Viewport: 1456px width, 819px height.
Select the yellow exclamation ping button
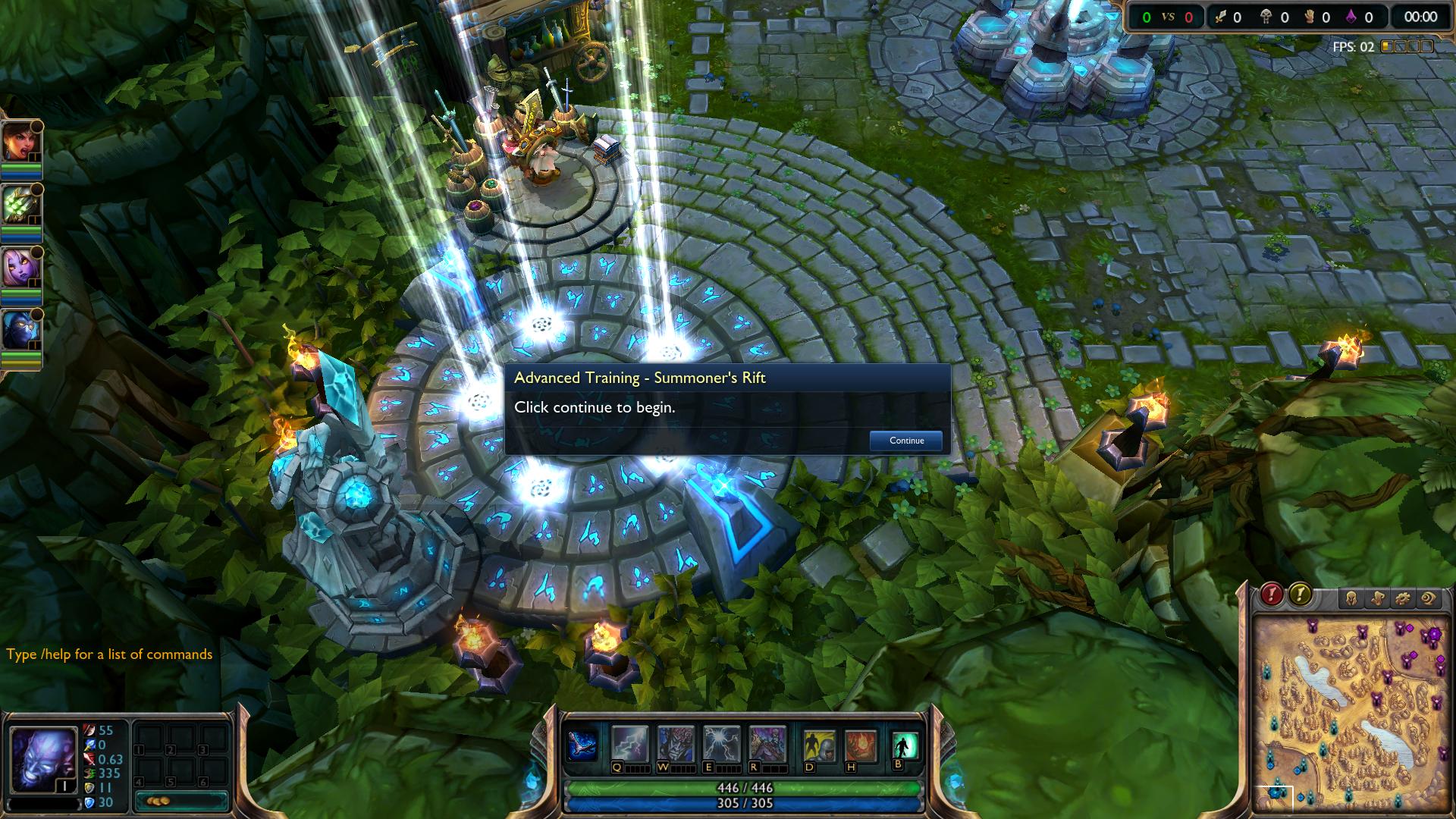(x=1300, y=595)
